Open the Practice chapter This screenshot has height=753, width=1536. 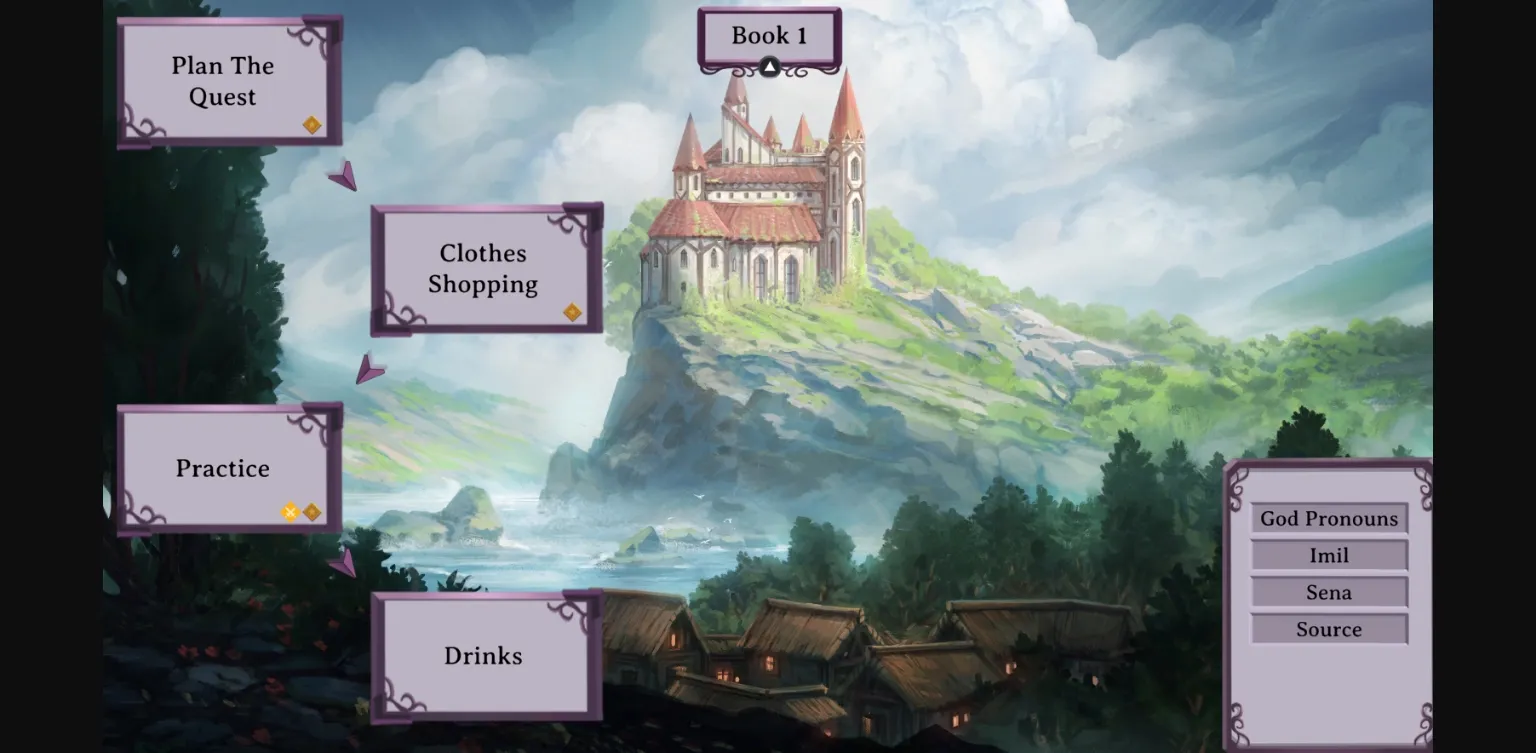coord(222,468)
